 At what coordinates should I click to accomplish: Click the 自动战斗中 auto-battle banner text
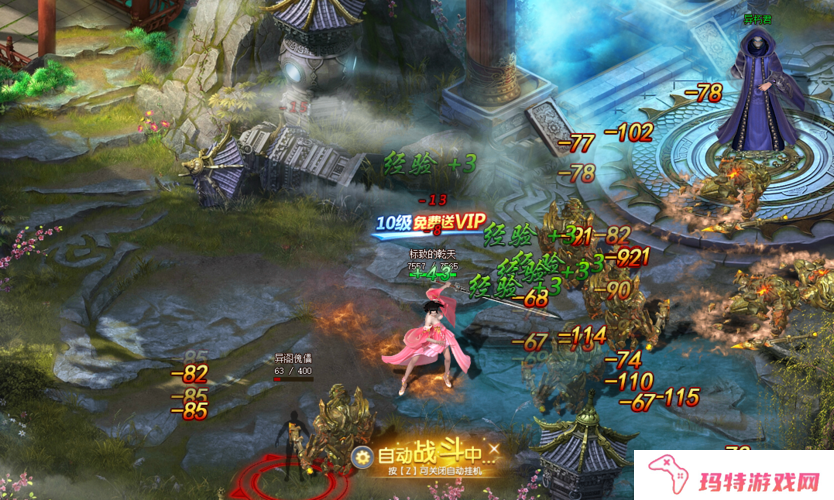click(x=430, y=454)
